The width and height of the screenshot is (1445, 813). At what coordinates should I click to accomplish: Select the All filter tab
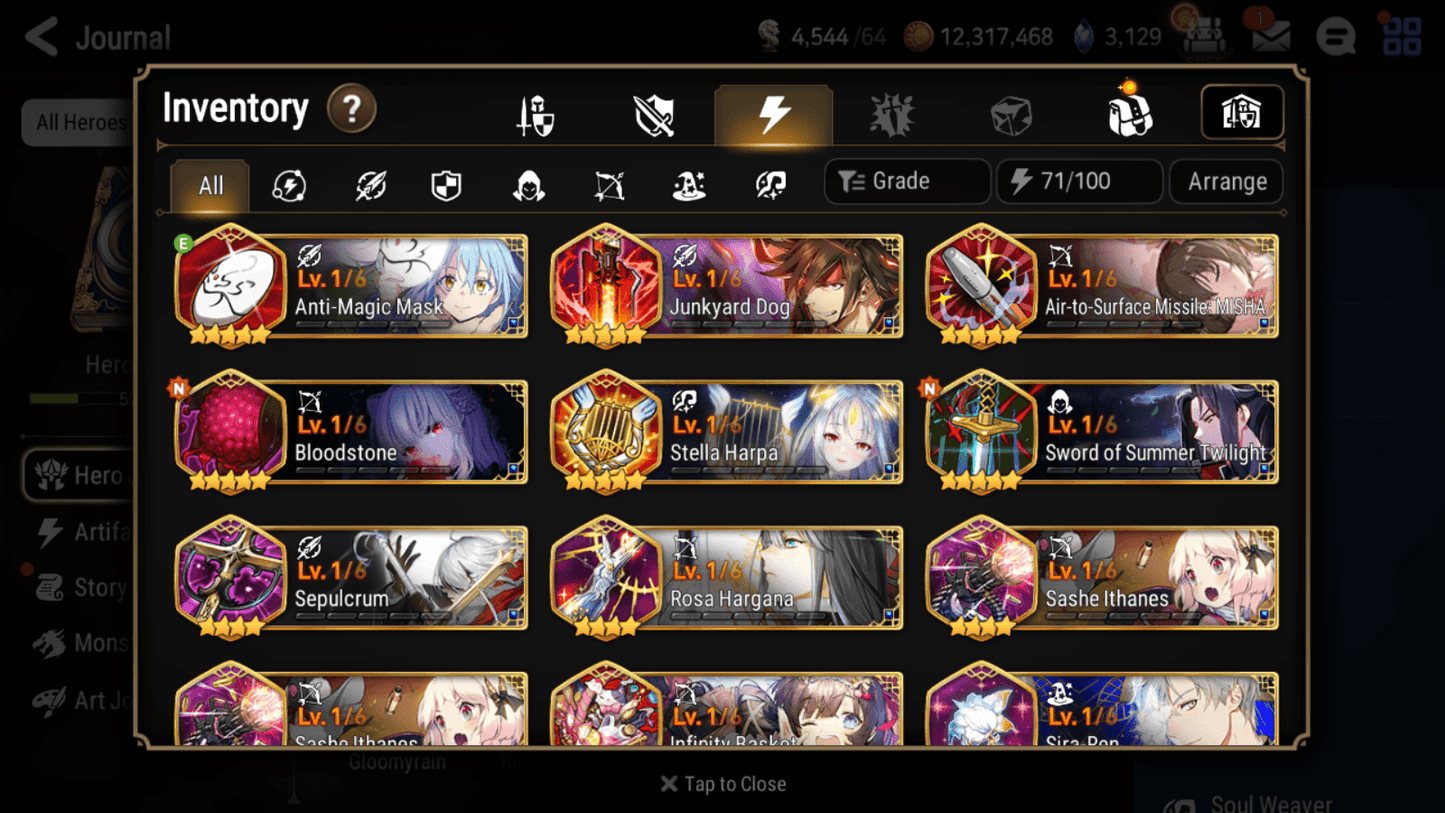(209, 185)
